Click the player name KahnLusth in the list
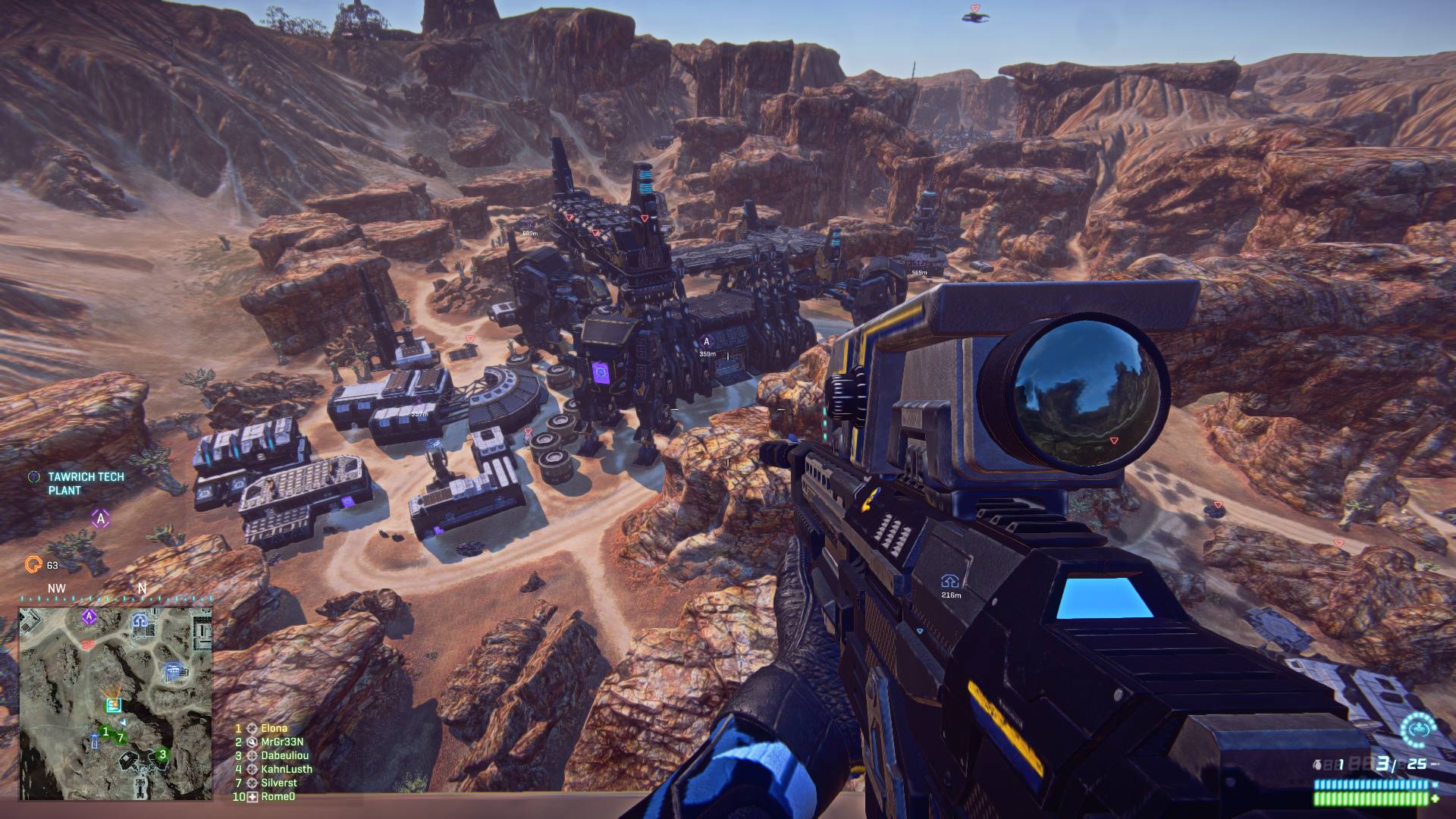The width and height of the screenshot is (1456, 819). click(x=287, y=769)
